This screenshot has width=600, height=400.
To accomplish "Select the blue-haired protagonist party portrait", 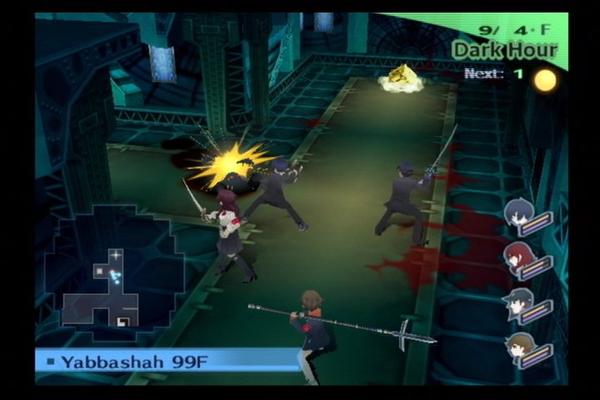I will (x=520, y=213).
